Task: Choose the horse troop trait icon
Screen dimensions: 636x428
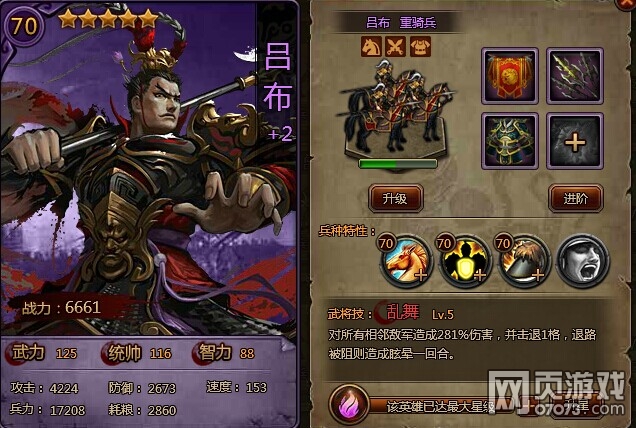Action: pos(405,262)
